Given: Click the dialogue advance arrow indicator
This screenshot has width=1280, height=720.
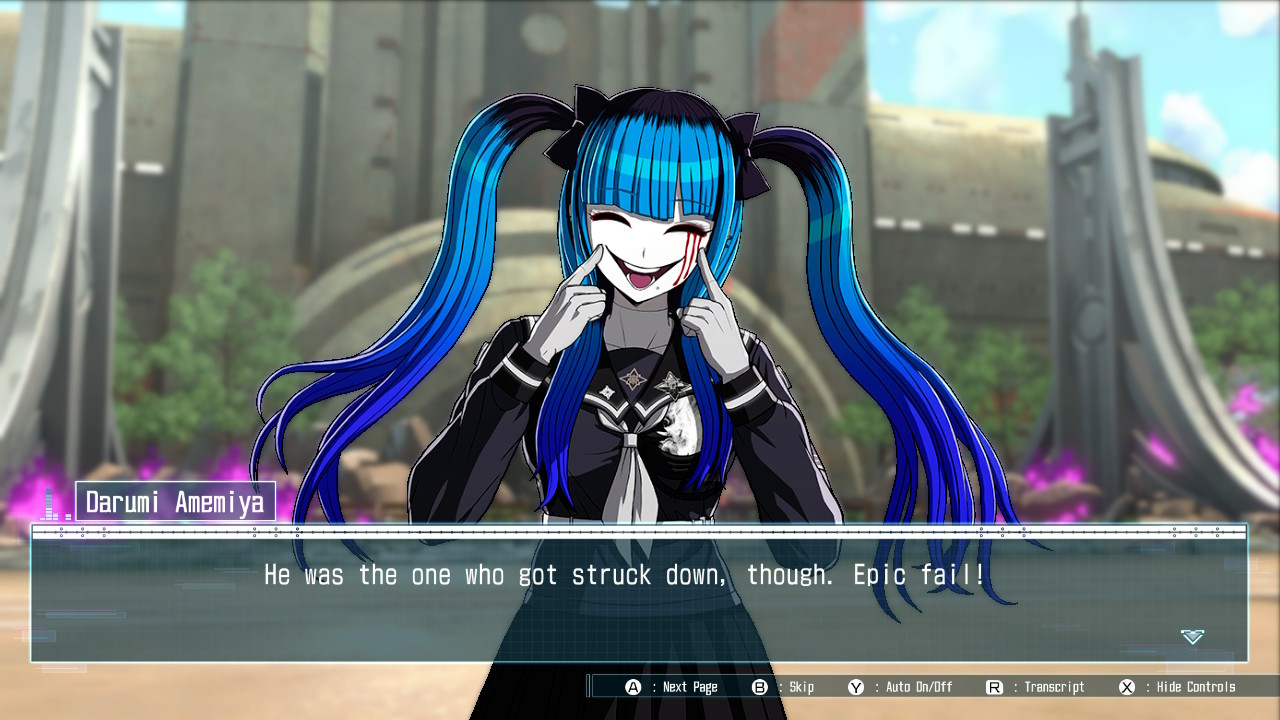Looking at the screenshot, I should tap(1192, 637).
